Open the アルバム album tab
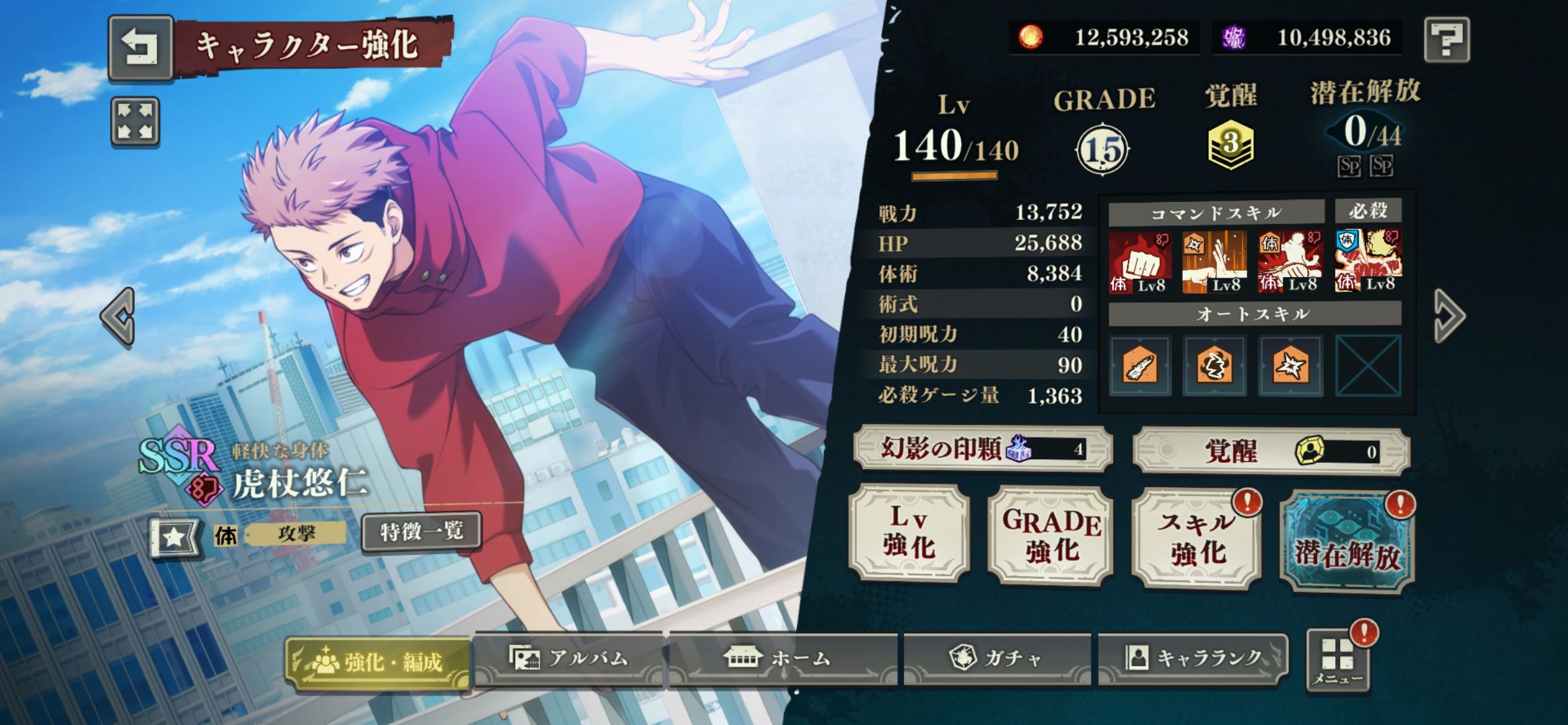The height and width of the screenshot is (725, 1568). 568,658
